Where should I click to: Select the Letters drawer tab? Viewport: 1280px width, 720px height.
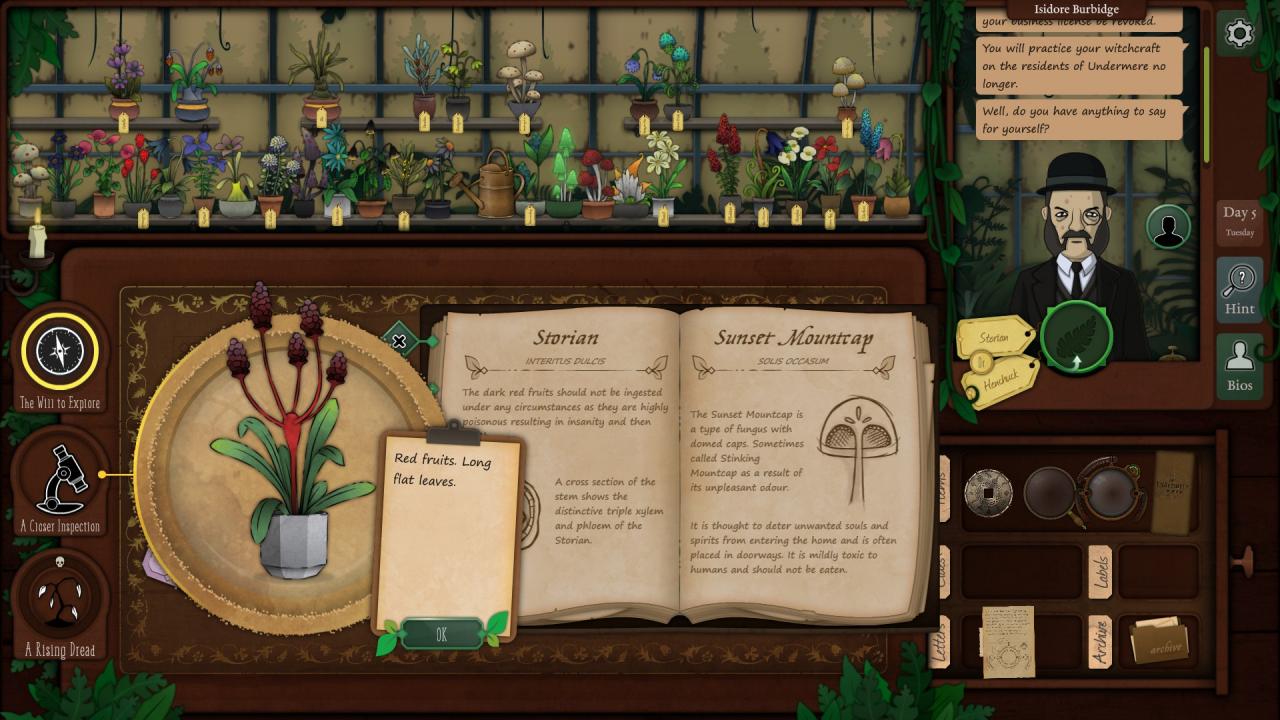(x=940, y=642)
